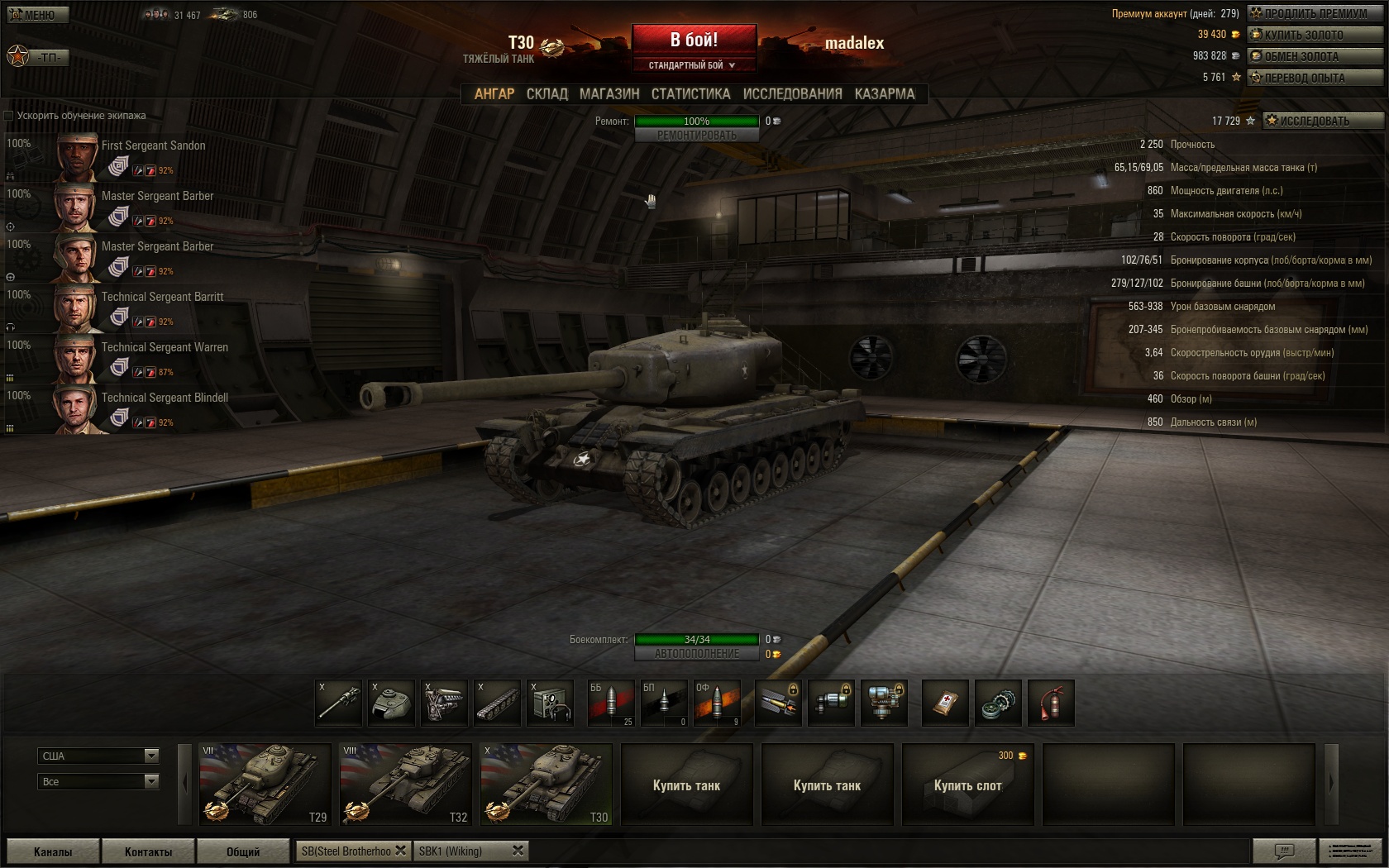Image resolution: width=1389 pixels, height=868 pixels.
Task: Open the КАЗАРМА tab
Action: [885, 94]
